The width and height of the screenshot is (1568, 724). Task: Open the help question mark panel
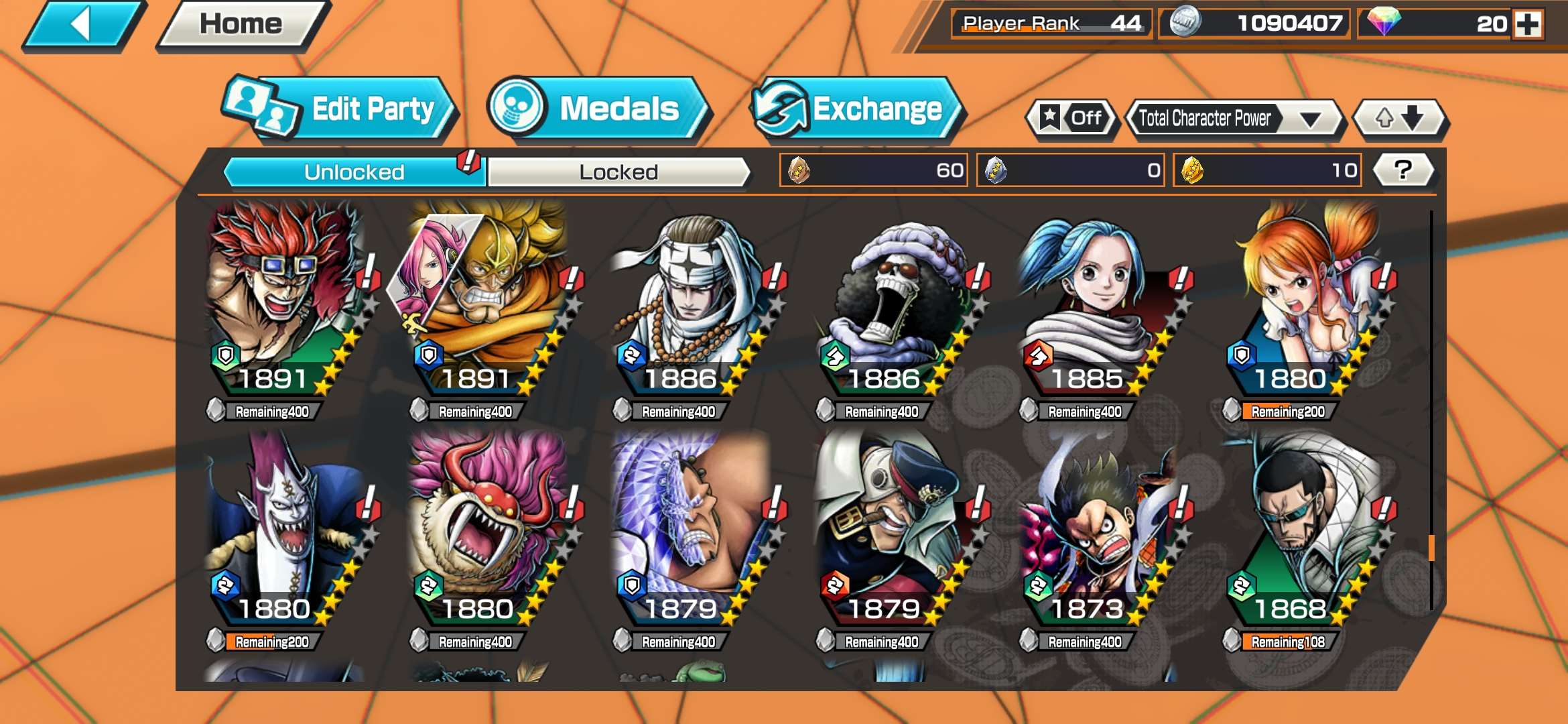(x=1402, y=171)
